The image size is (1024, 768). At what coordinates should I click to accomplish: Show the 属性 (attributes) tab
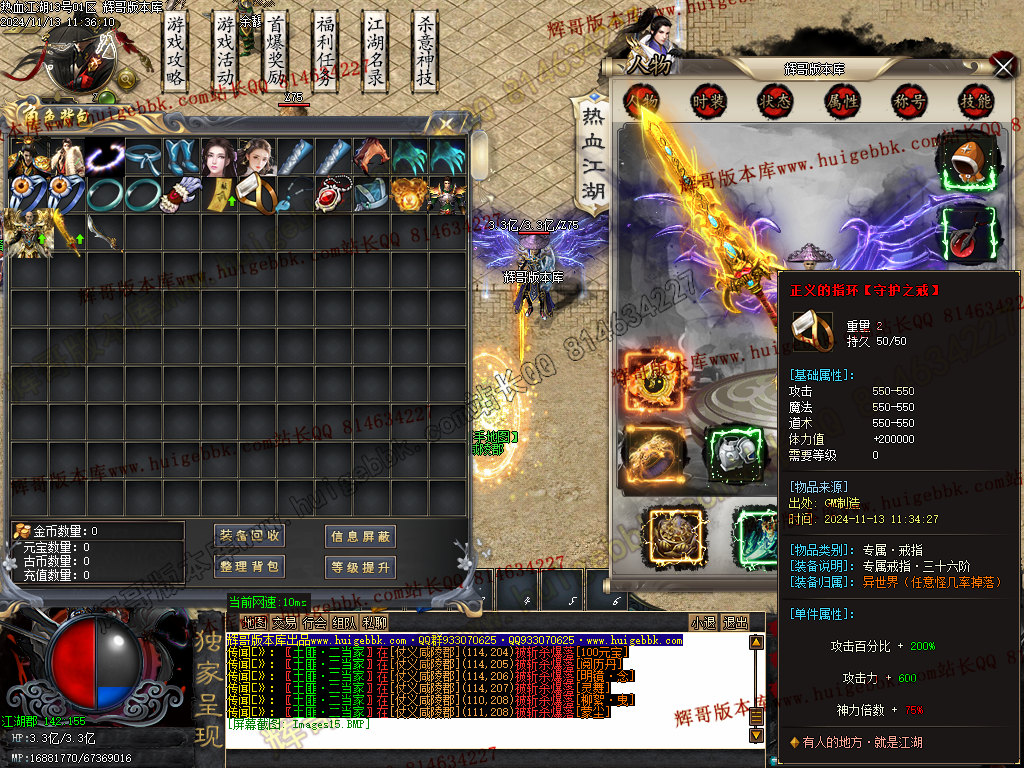[x=842, y=101]
